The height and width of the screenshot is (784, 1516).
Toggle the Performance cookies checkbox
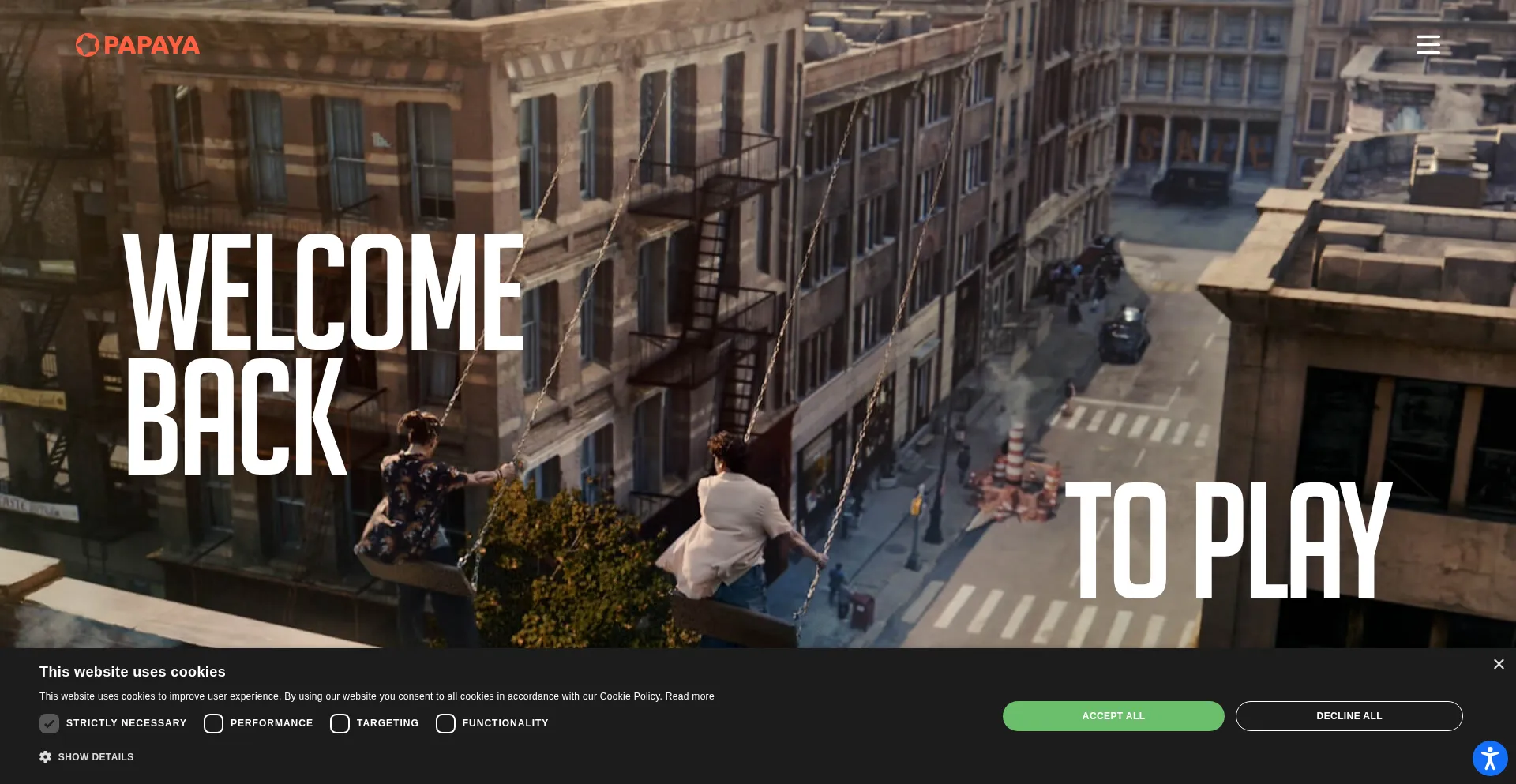point(213,723)
